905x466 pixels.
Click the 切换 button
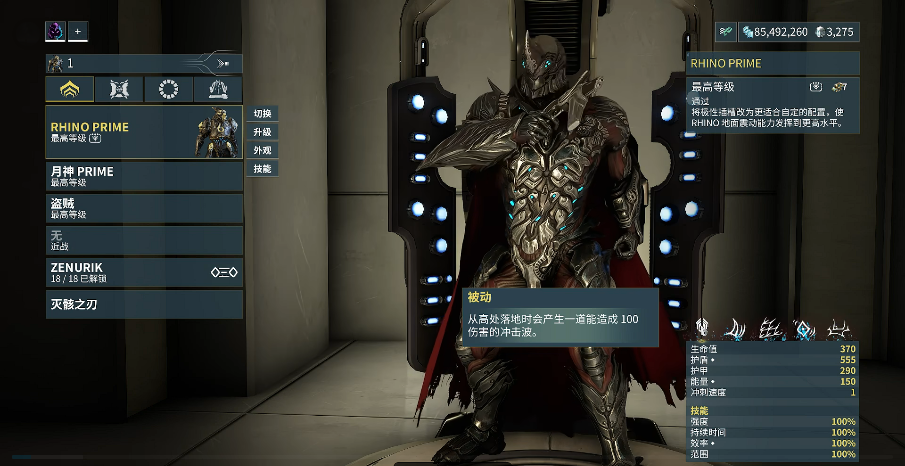click(262, 114)
